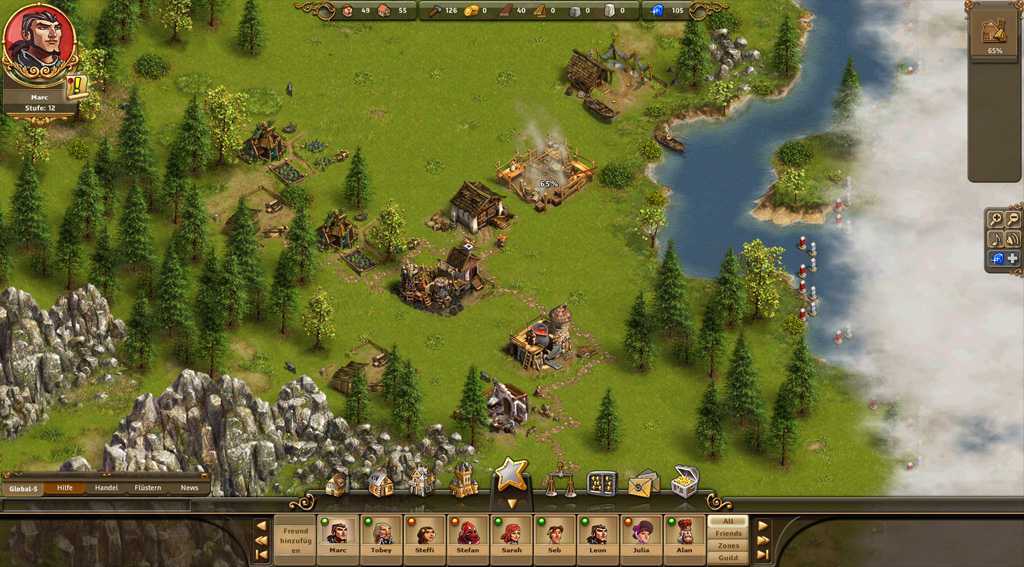Toggle the sound effects button
Screen dimensions: 1024x567
(x=1013, y=240)
